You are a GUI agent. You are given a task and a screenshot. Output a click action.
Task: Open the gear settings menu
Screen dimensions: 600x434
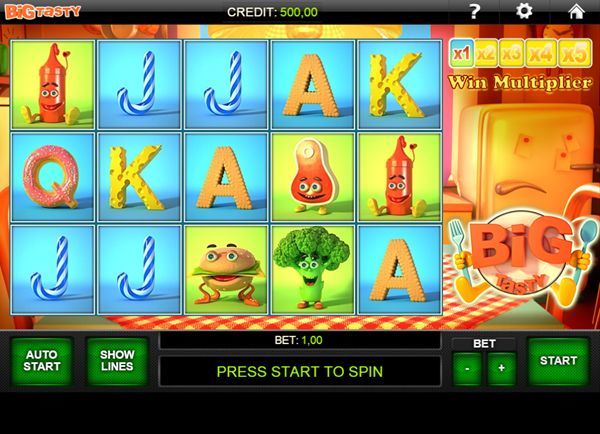click(x=525, y=11)
